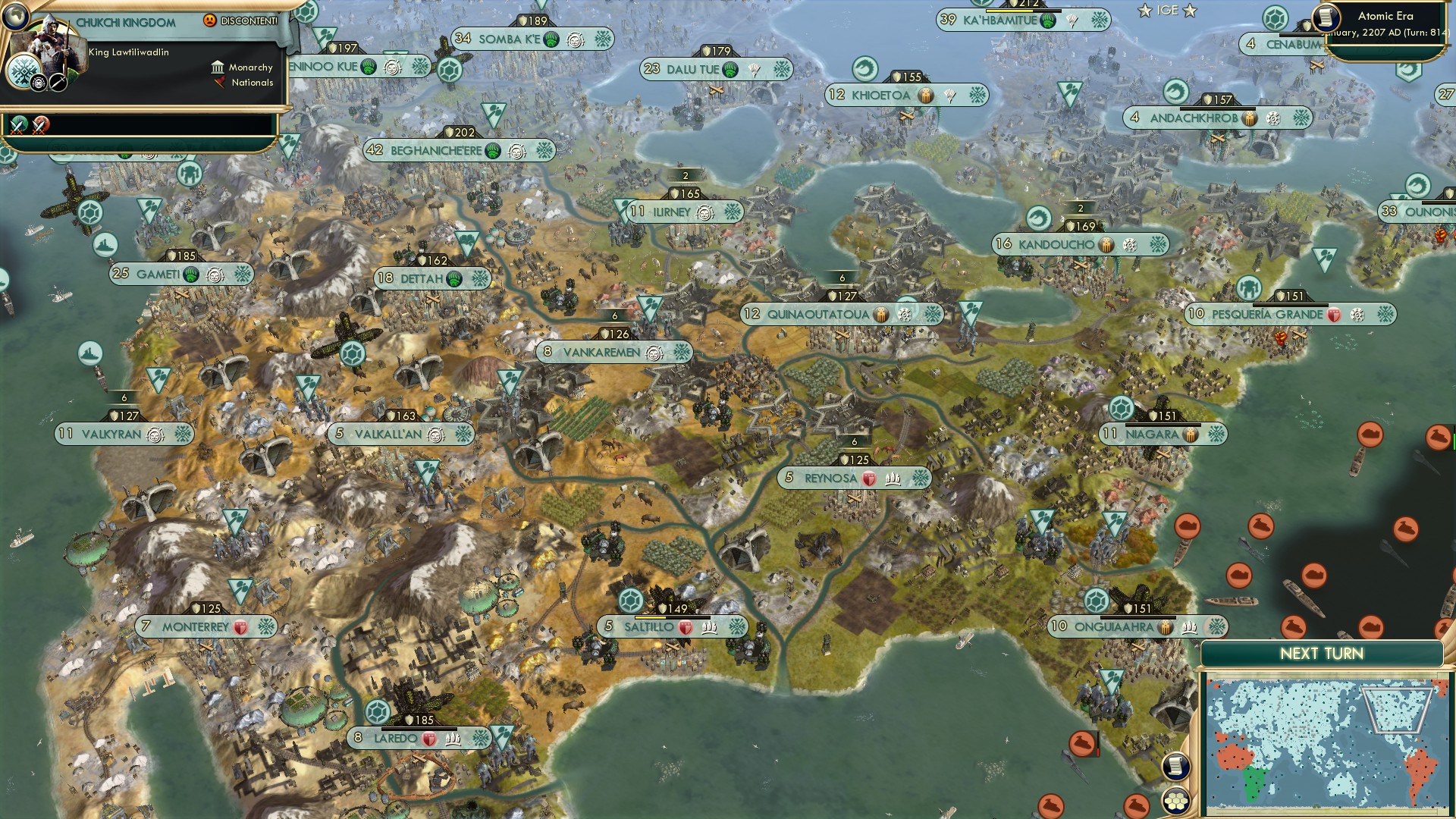The width and height of the screenshot is (1456, 819).
Task: End the turn with Next Turn
Action: click(1321, 654)
